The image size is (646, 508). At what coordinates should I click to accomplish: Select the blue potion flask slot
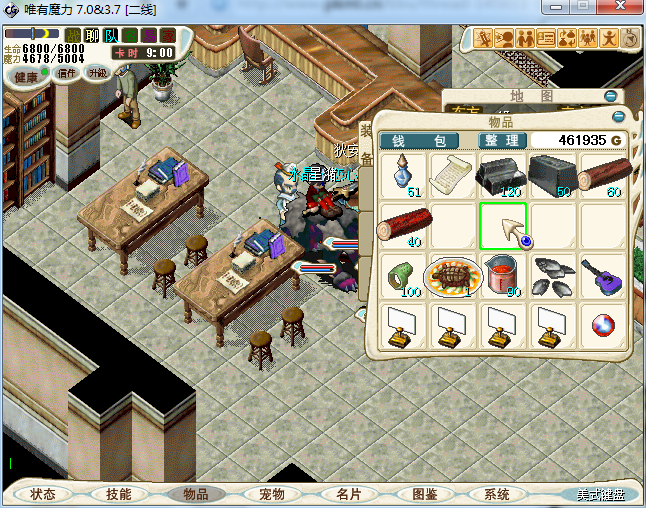coord(402,175)
